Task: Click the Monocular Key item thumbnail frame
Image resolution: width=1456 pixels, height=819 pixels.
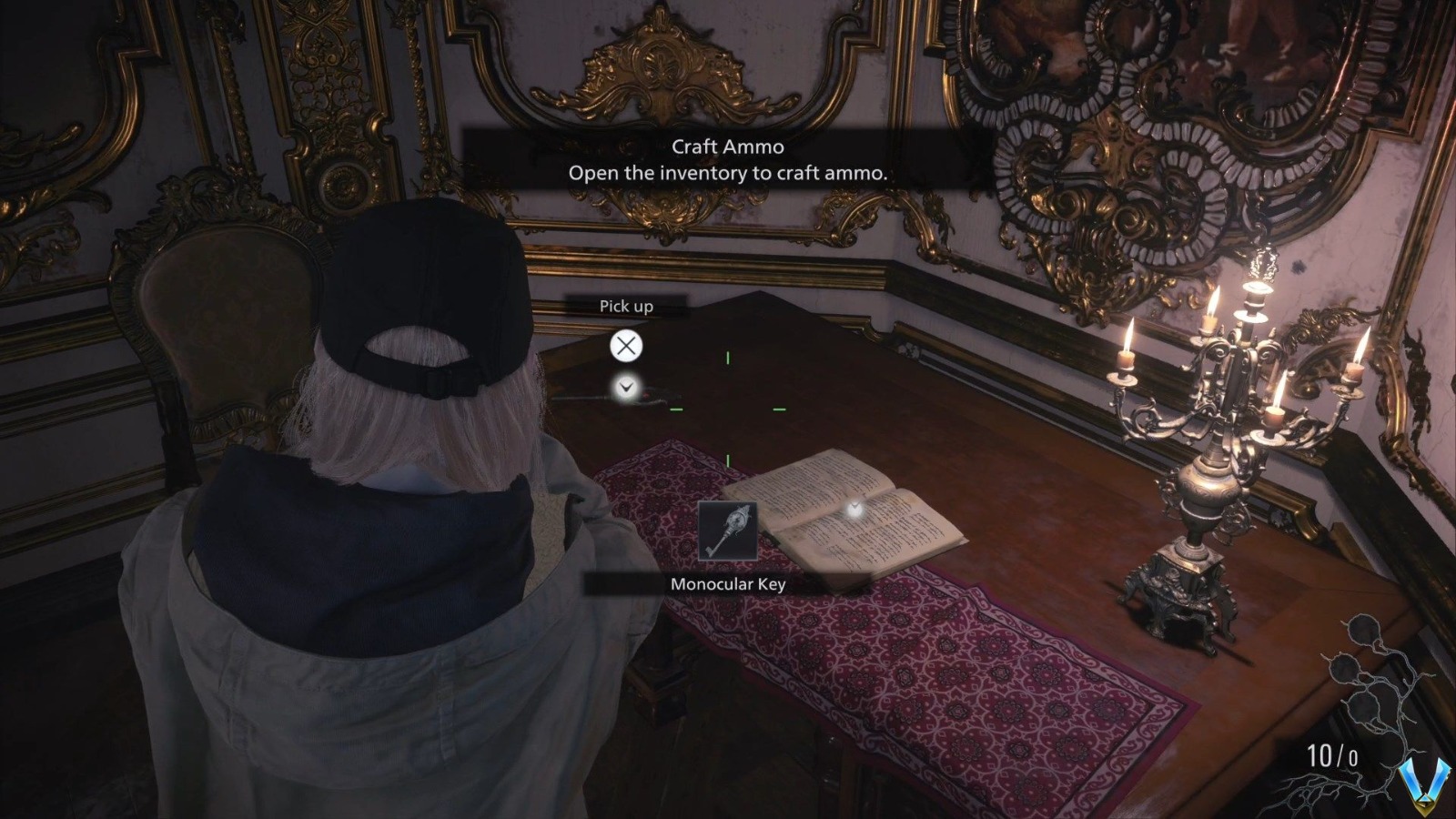Action: (x=728, y=531)
